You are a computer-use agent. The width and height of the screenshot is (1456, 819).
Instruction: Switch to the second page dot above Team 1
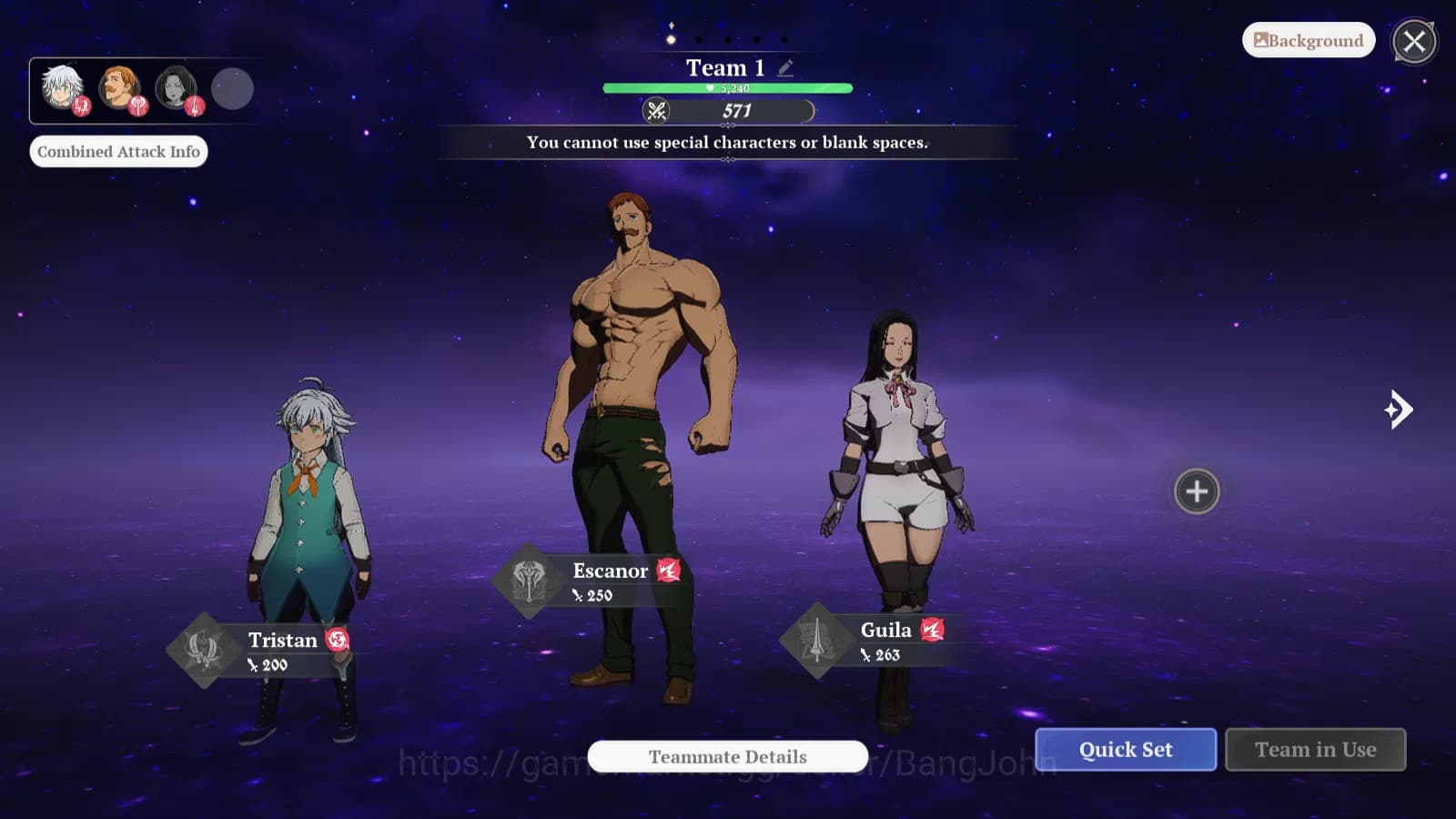click(699, 40)
